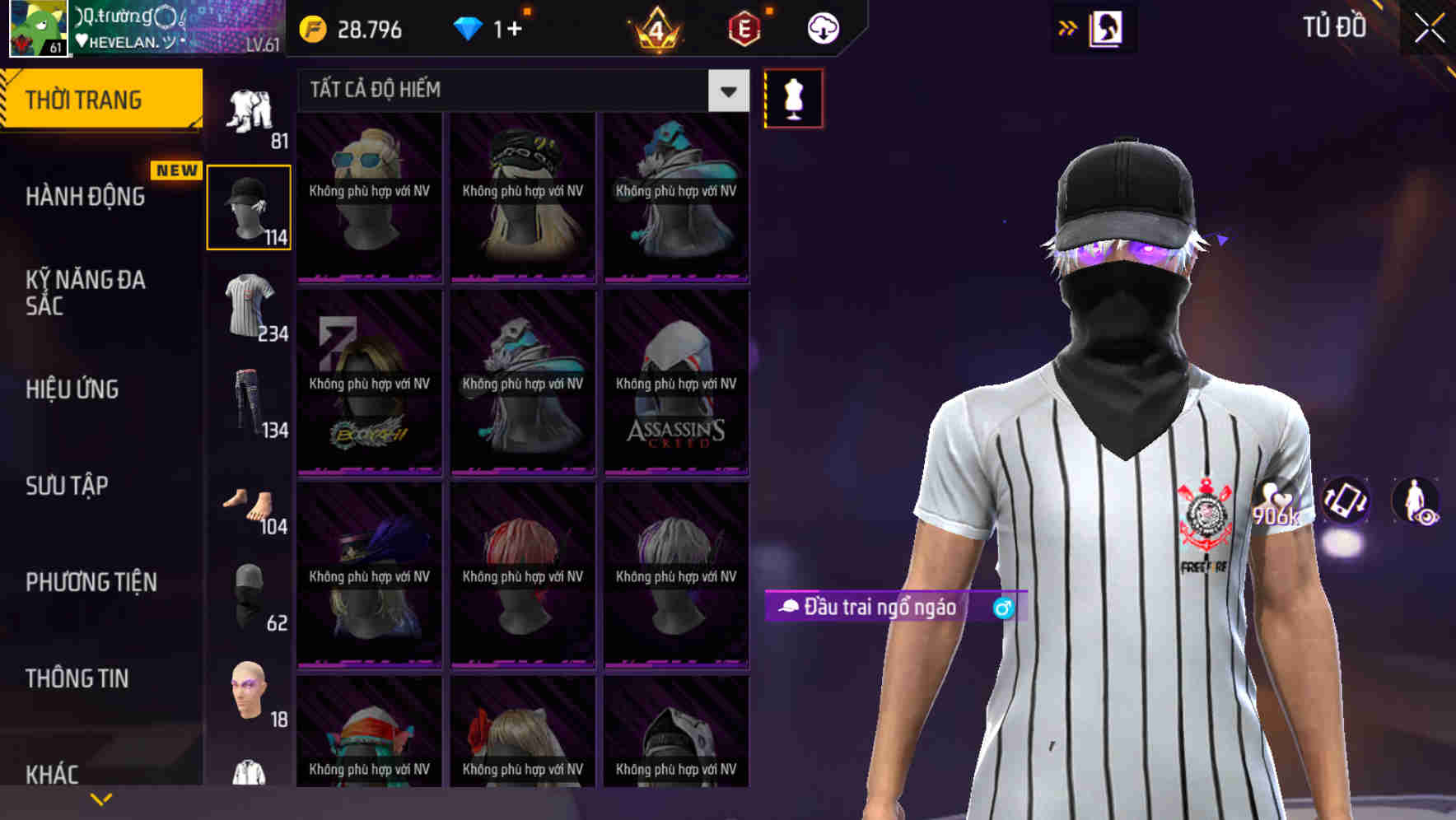Click the double-chevron collapse arrow in top bar
The image size is (1456, 820).
tap(1067, 27)
